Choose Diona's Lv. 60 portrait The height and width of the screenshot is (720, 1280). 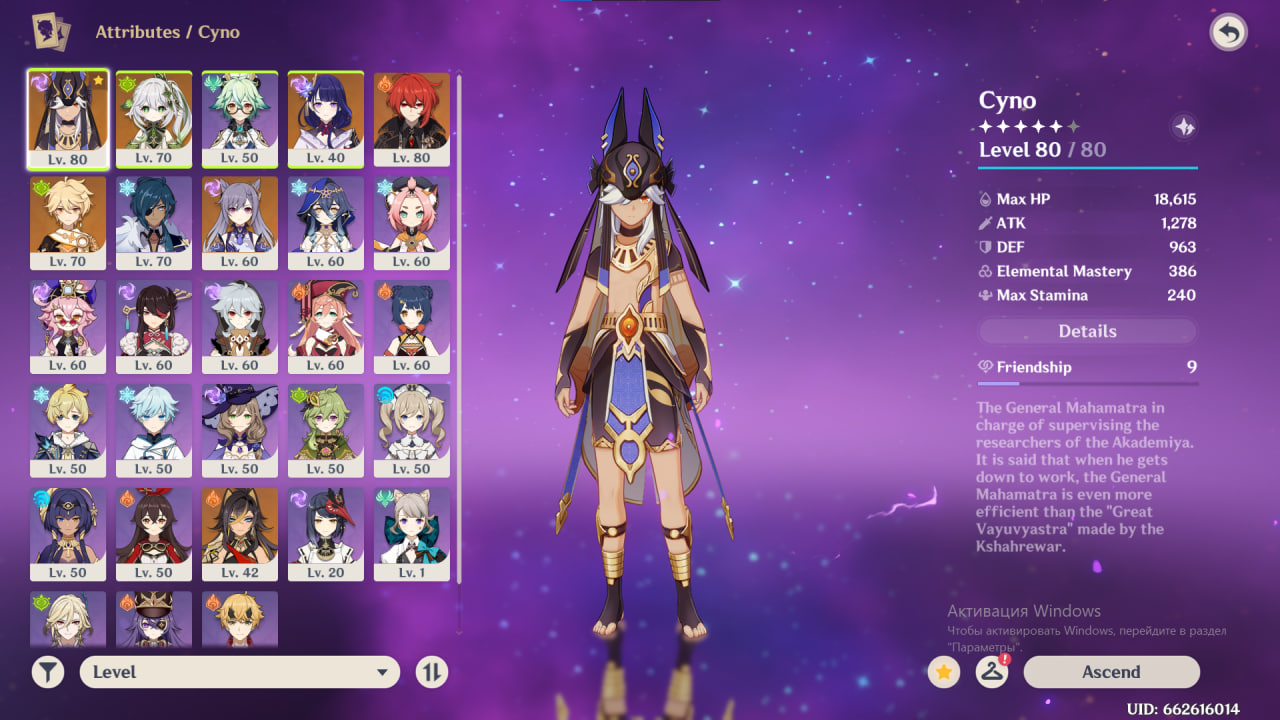coord(412,222)
